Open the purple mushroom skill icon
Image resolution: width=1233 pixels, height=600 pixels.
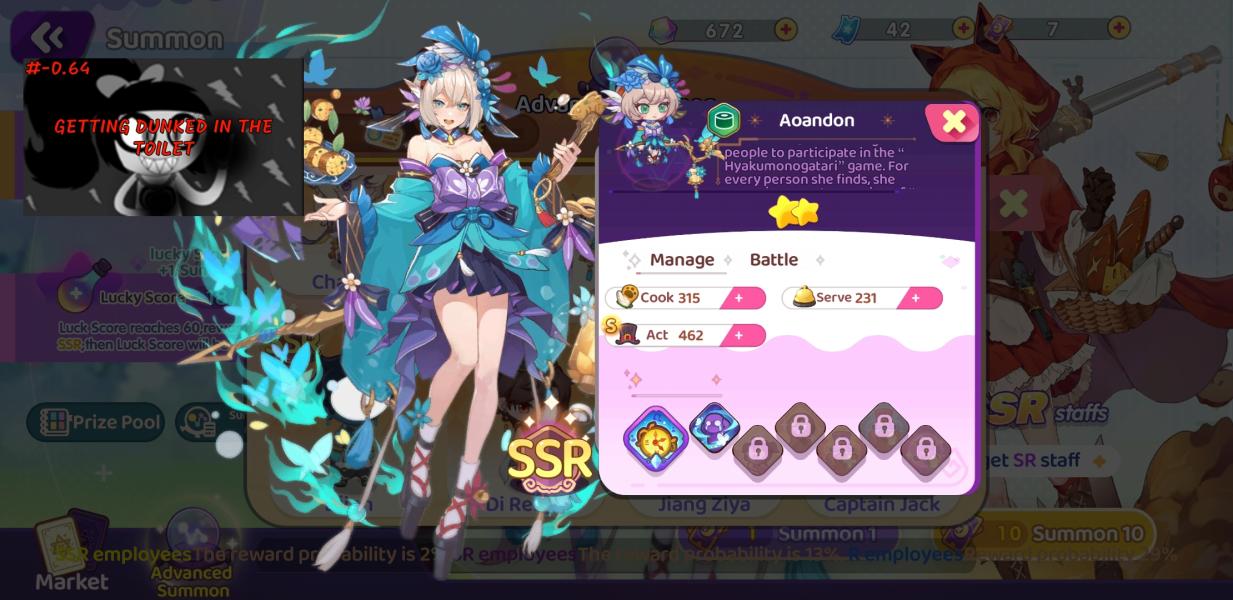[x=714, y=430]
